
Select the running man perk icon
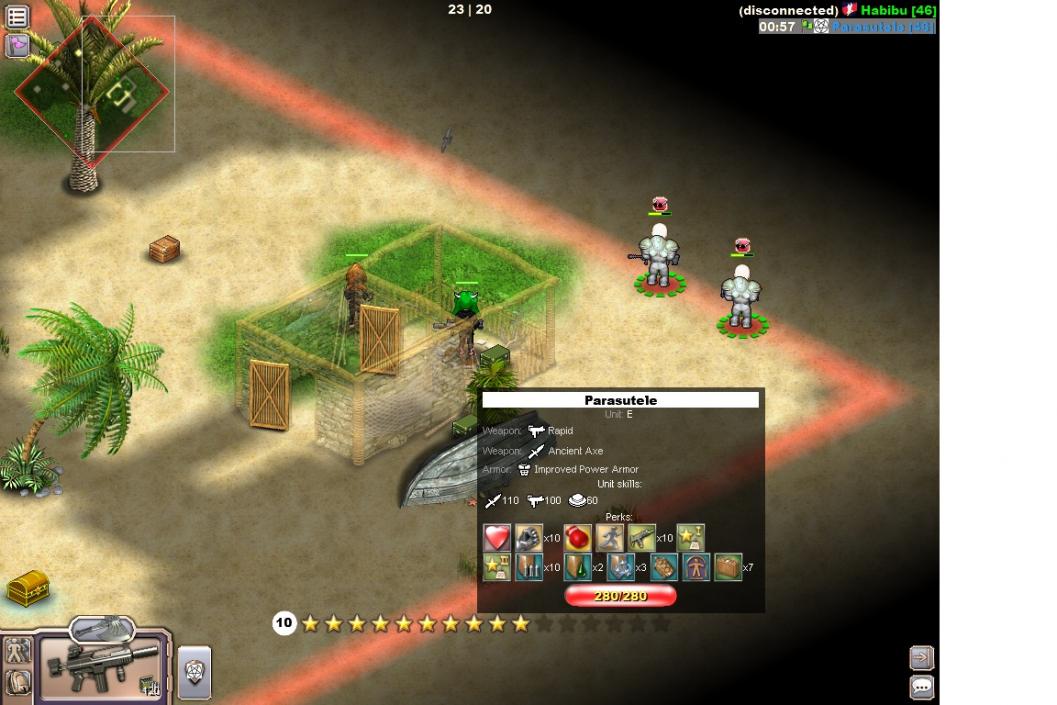[610, 538]
